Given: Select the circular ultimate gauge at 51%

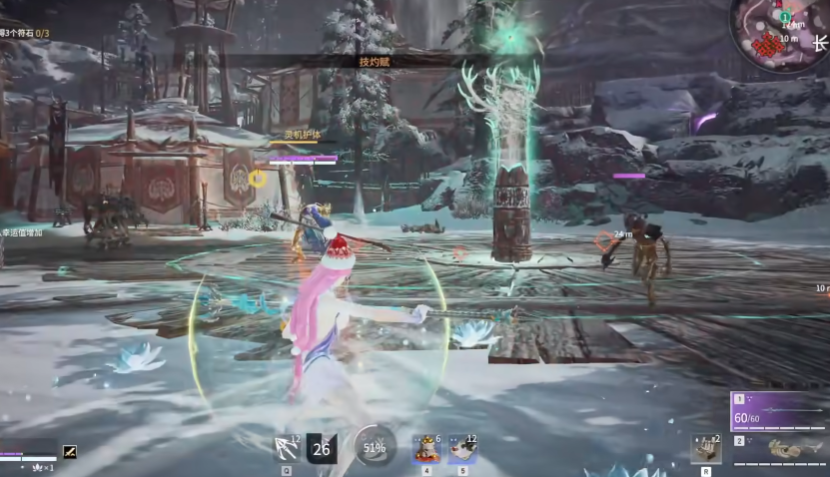Looking at the screenshot, I should (374, 448).
